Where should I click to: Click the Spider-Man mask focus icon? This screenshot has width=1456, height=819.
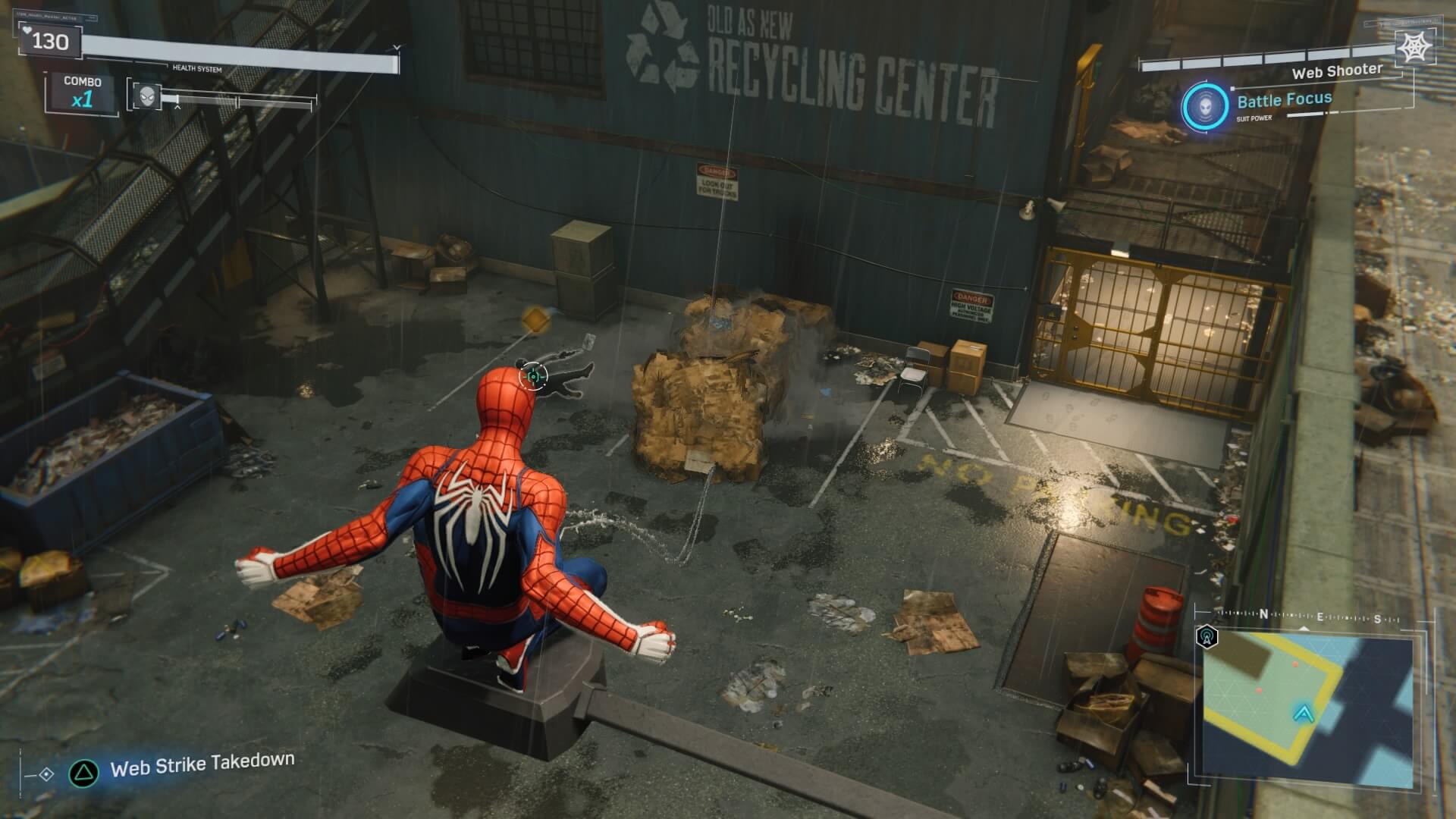[x=146, y=96]
